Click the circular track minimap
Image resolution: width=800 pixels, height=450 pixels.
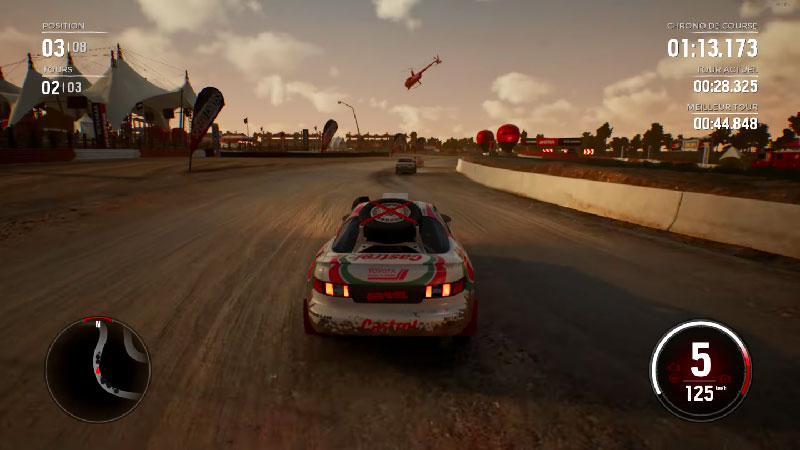(x=98, y=366)
